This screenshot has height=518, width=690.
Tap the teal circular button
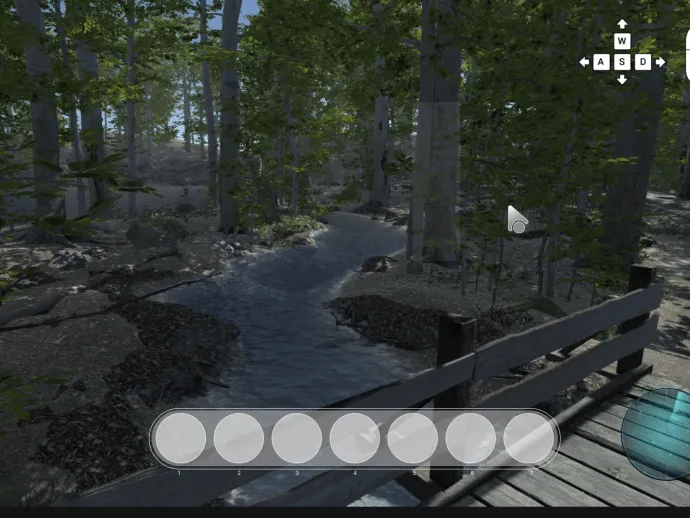(x=660, y=434)
